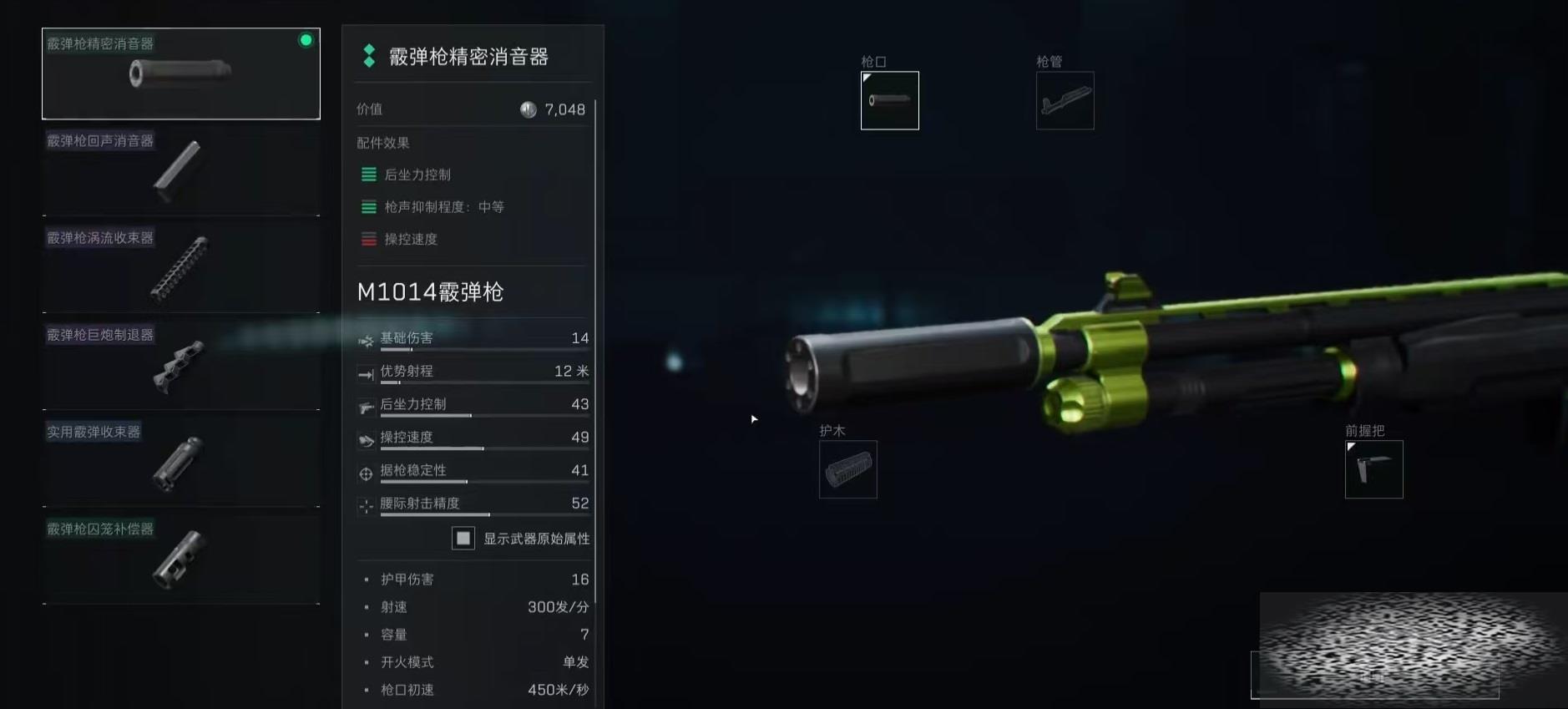This screenshot has width=1568, height=709.
Task: Choose the 霰弹枪囚笼补偿器 attachment
Action: 181,559
